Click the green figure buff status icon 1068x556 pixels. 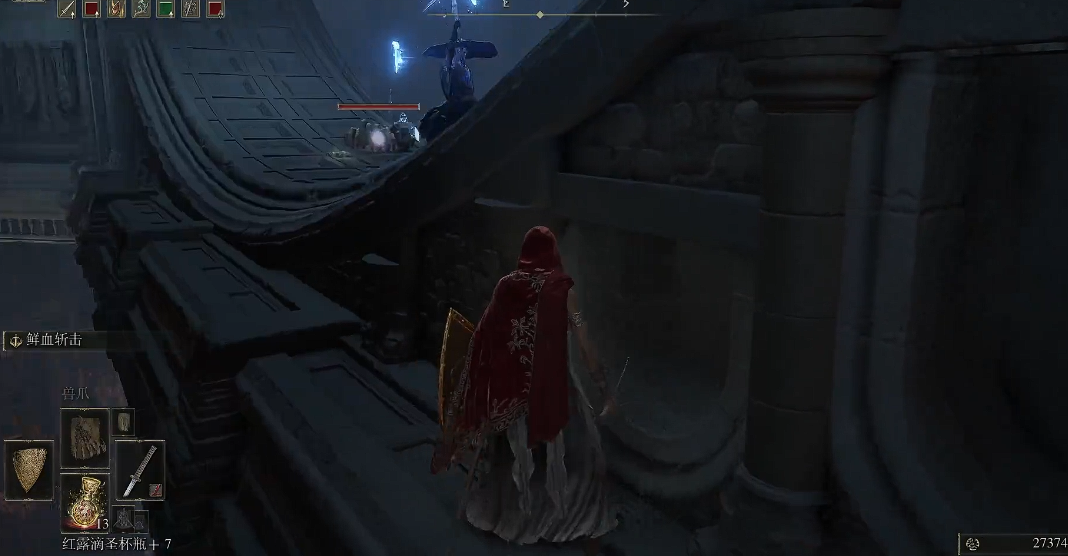[142, 9]
